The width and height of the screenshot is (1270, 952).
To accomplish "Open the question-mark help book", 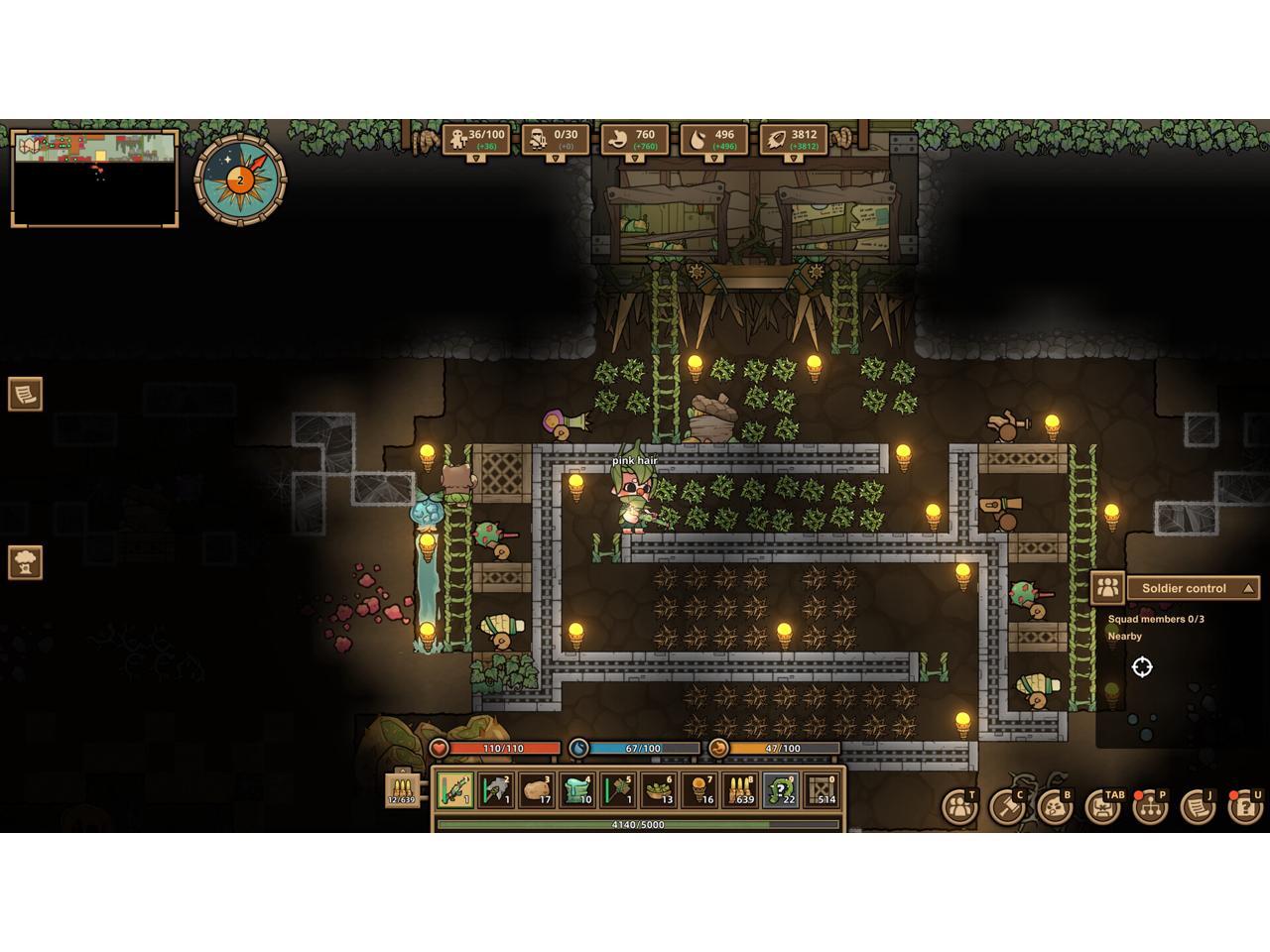I will coord(1245,807).
